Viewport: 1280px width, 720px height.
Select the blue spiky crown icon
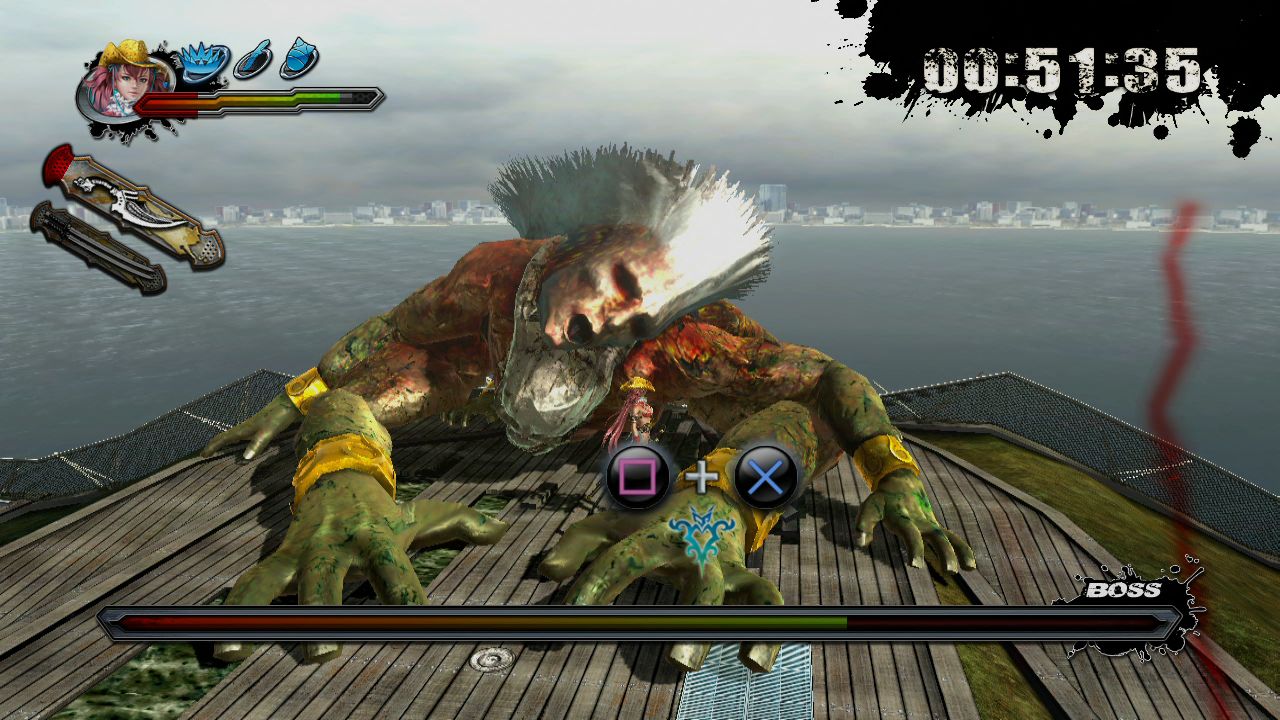(x=204, y=62)
